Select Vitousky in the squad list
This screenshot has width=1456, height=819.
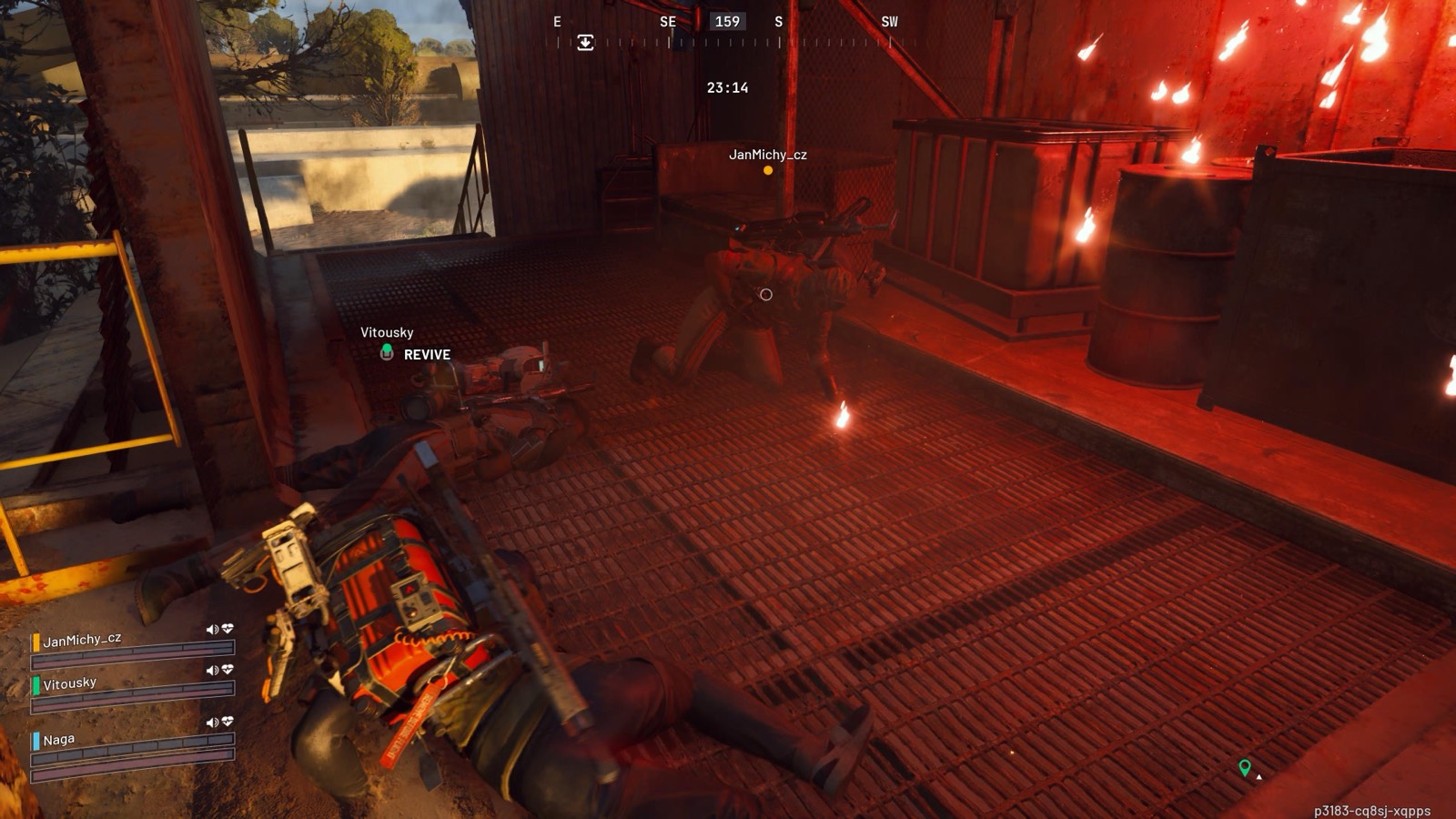click(69, 683)
